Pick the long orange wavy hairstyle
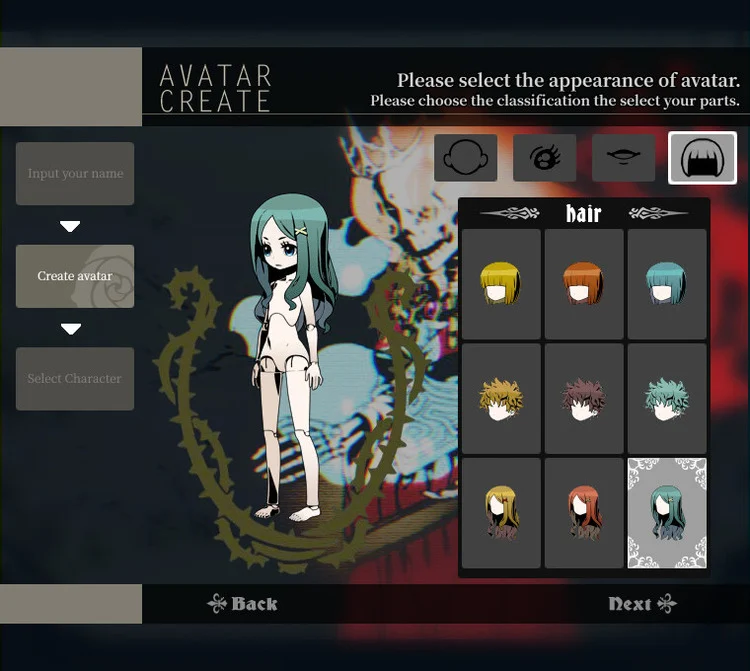 click(x=584, y=513)
